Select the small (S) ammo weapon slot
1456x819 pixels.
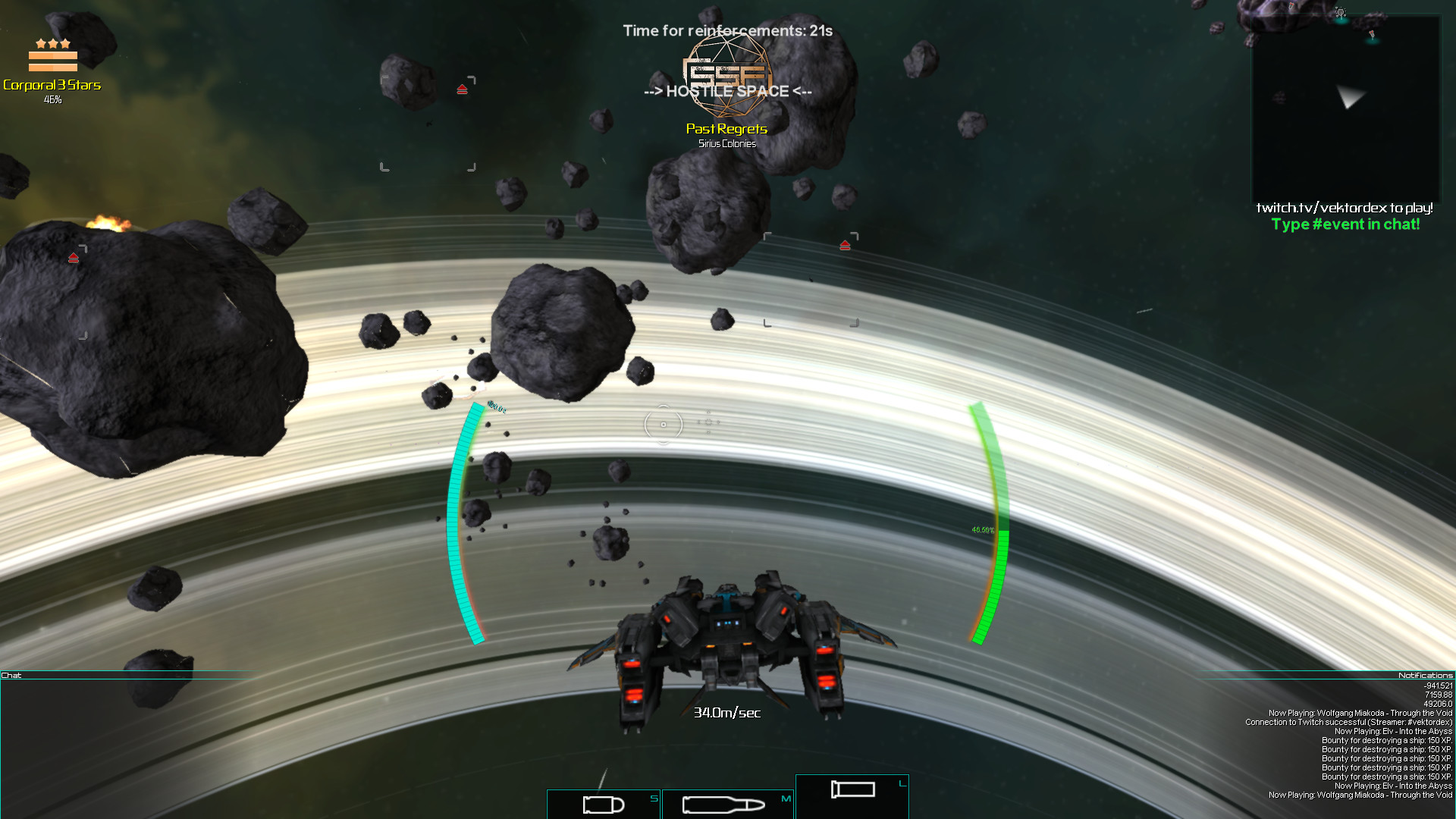pyautogui.click(x=604, y=804)
